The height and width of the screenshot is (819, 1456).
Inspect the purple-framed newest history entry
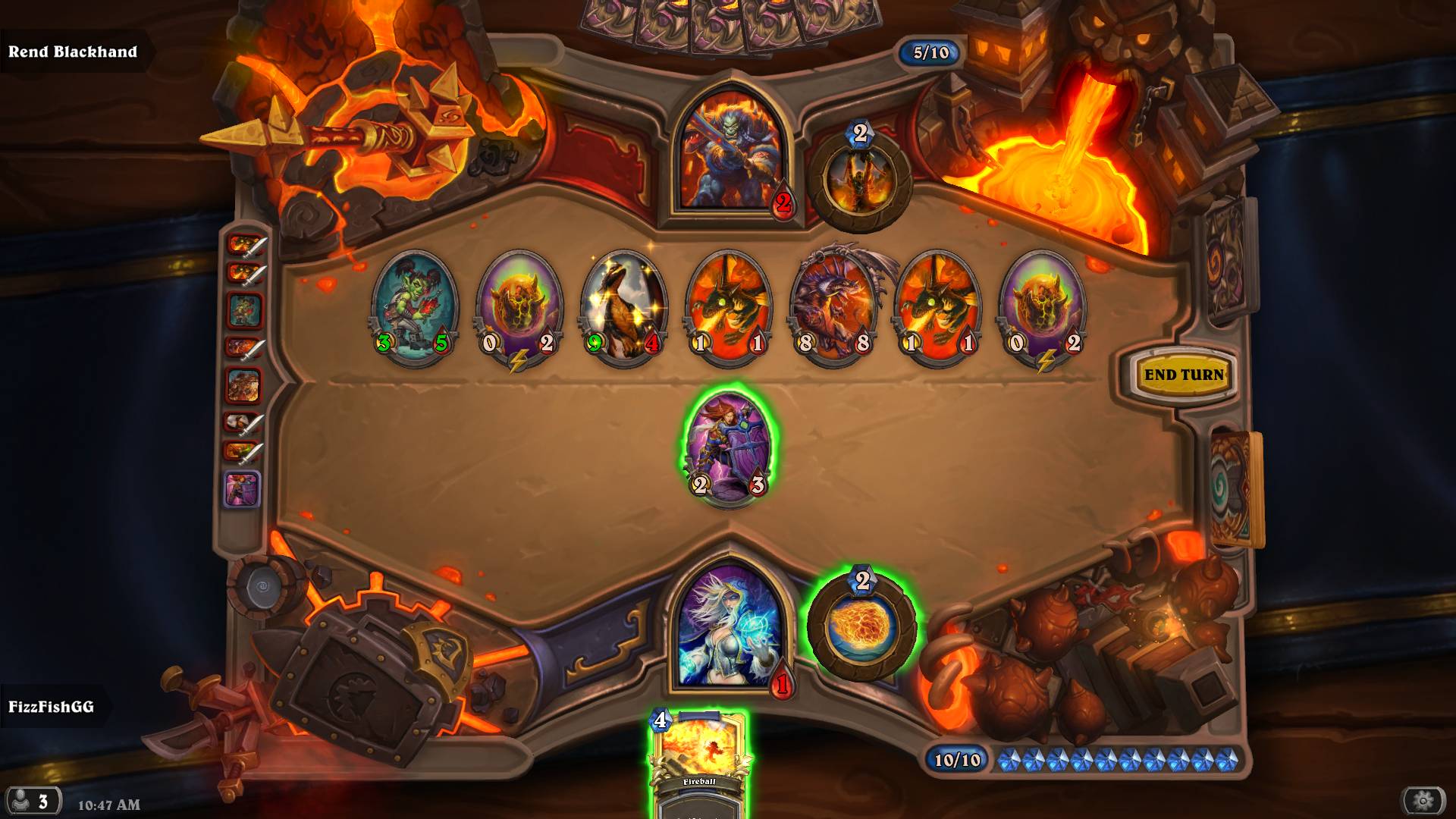[x=243, y=489]
